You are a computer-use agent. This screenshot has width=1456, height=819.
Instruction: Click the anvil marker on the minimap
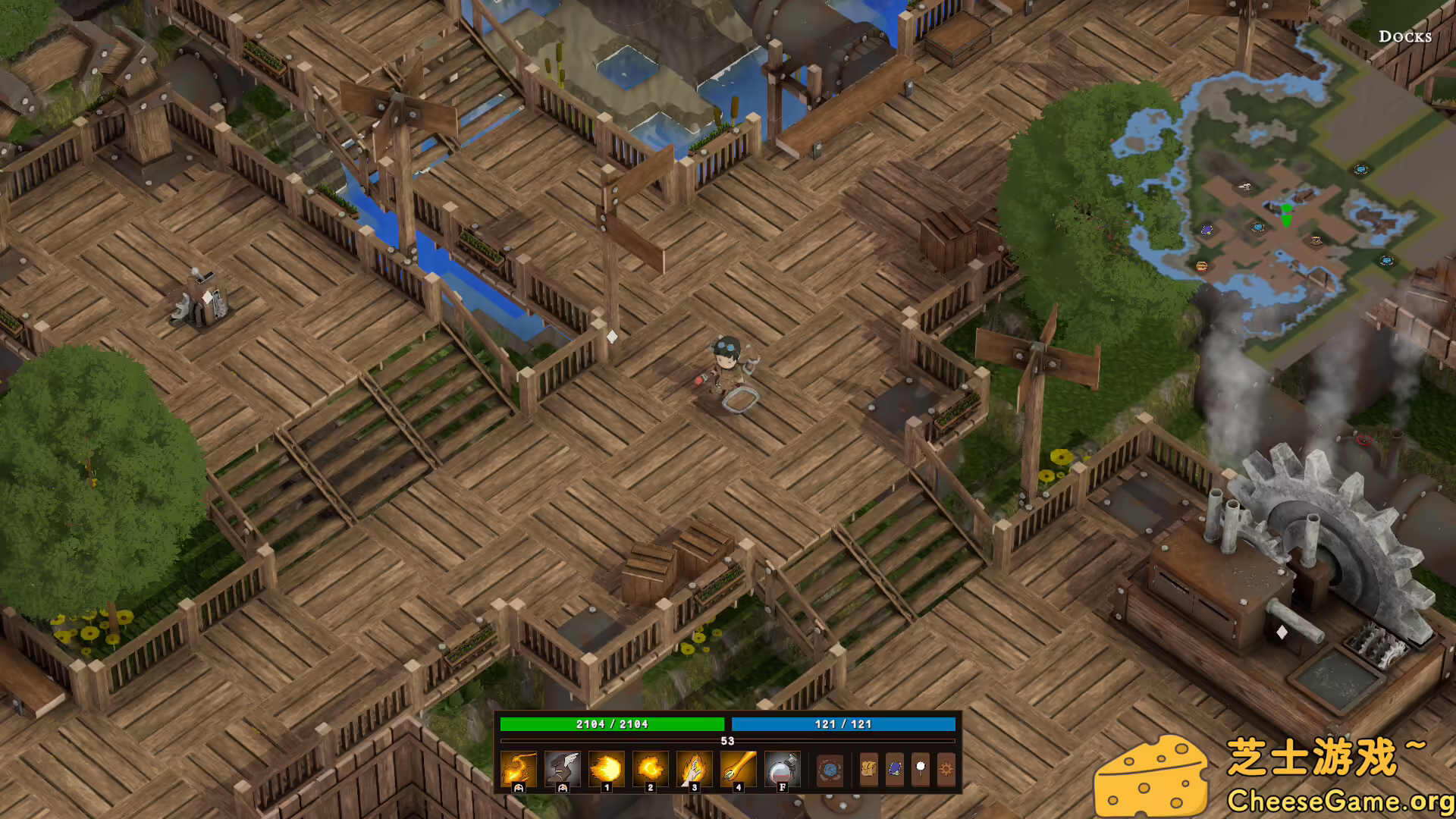pyautogui.click(x=1244, y=186)
